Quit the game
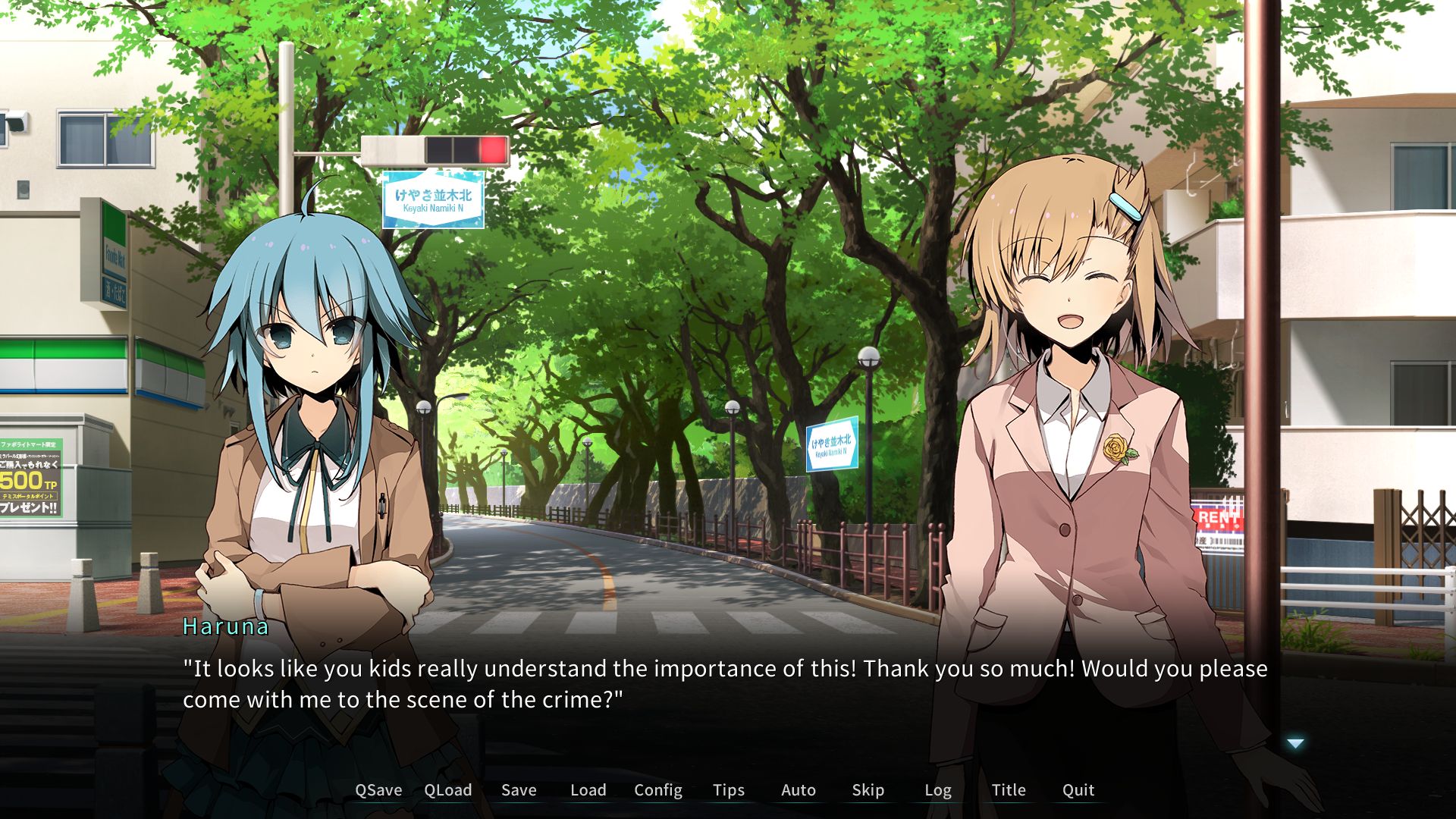The width and height of the screenshot is (1456, 819). pos(1078,790)
